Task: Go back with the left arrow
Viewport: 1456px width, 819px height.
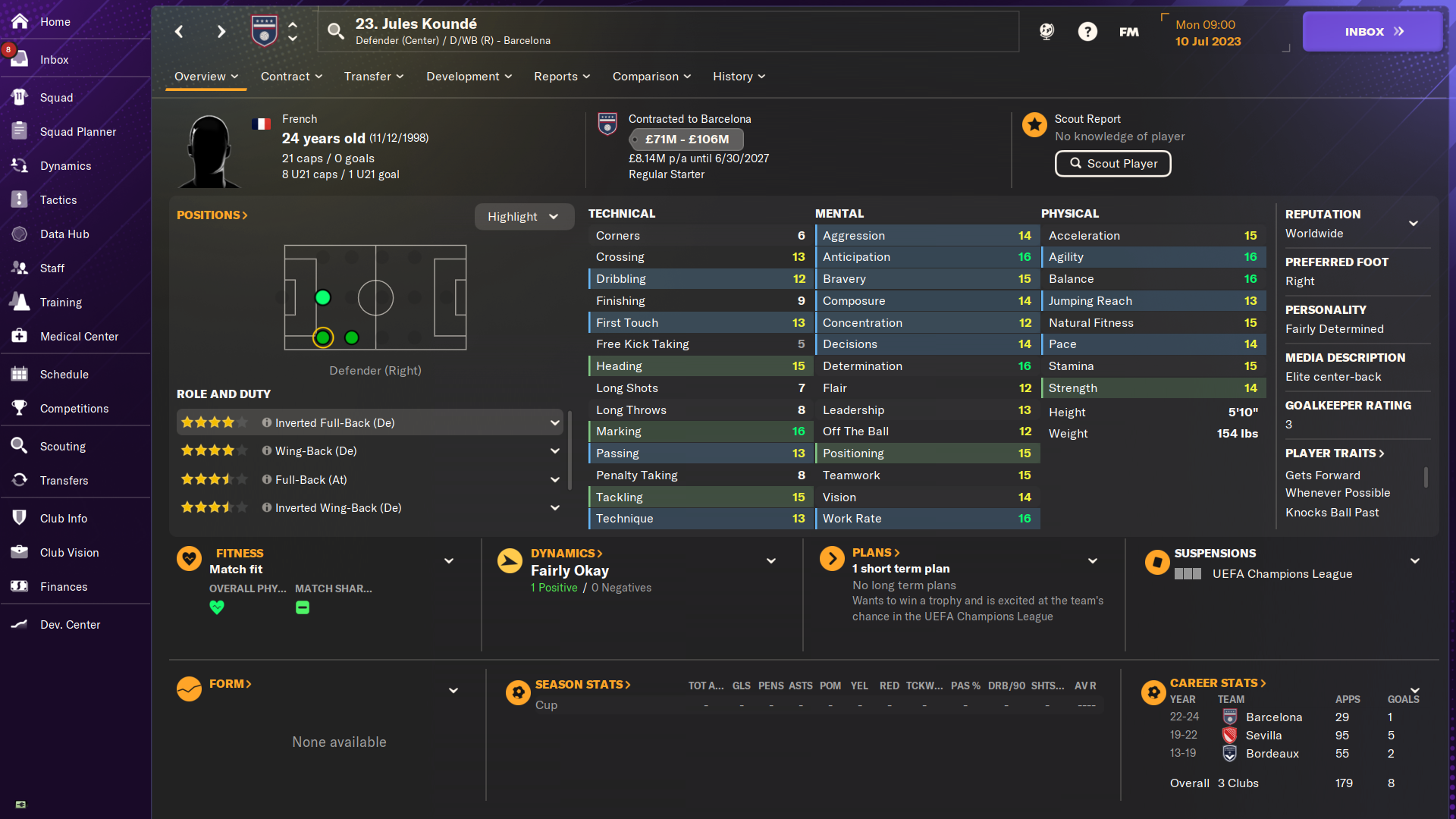Action: tap(179, 32)
